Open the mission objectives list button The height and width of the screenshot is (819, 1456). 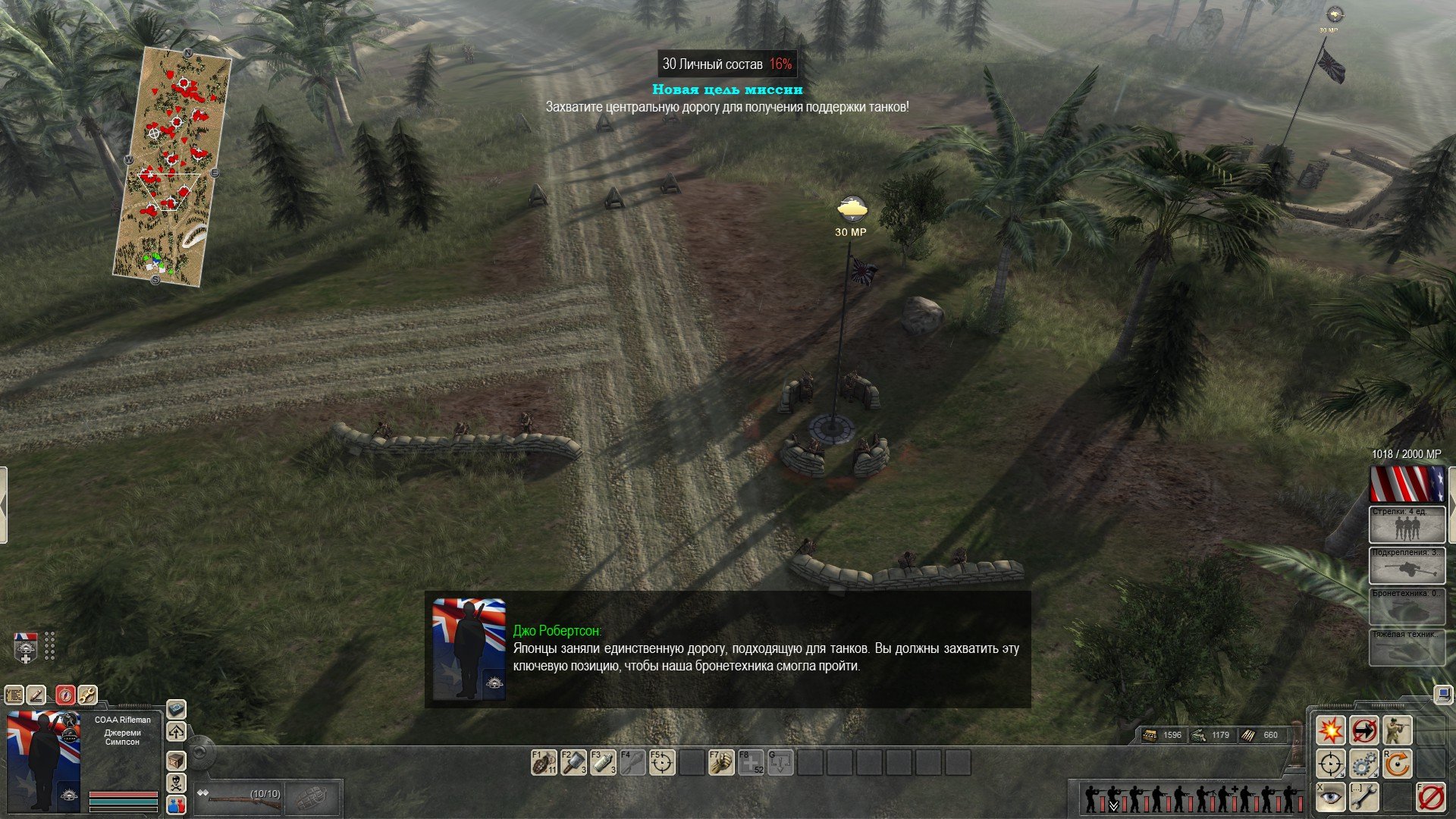pos(14,695)
